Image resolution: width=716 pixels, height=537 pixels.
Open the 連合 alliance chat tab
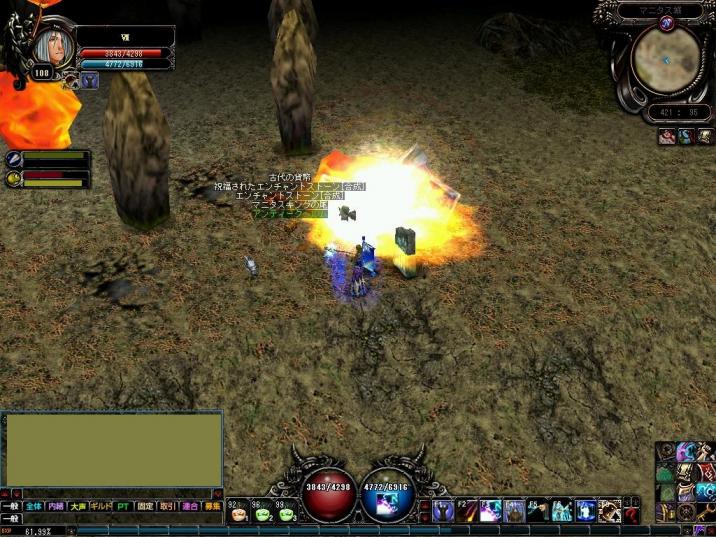click(190, 507)
